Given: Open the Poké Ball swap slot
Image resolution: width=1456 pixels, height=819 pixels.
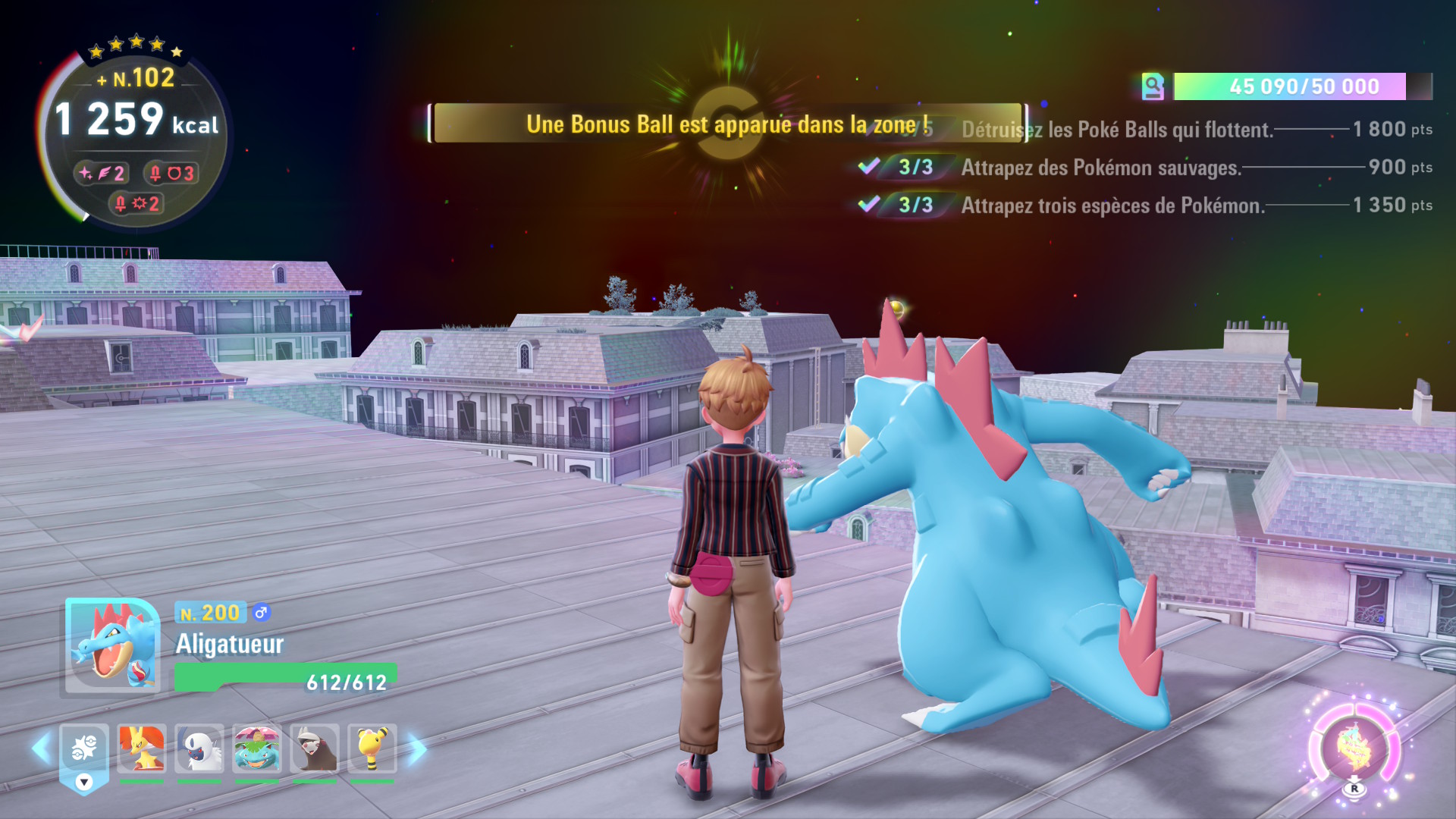Looking at the screenshot, I should pos(84,750).
